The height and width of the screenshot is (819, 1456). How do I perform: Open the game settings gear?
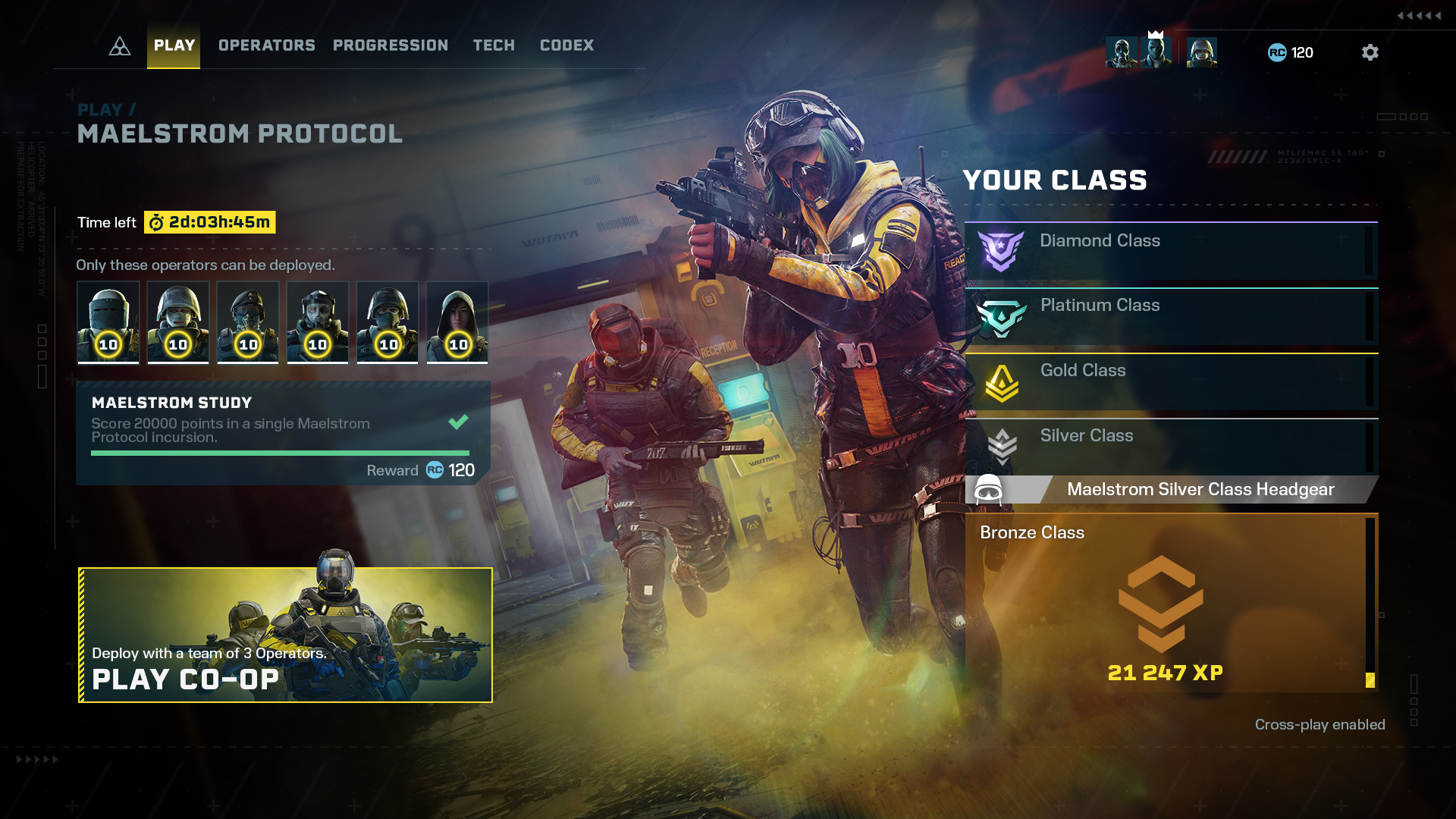pyautogui.click(x=1370, y=52)
